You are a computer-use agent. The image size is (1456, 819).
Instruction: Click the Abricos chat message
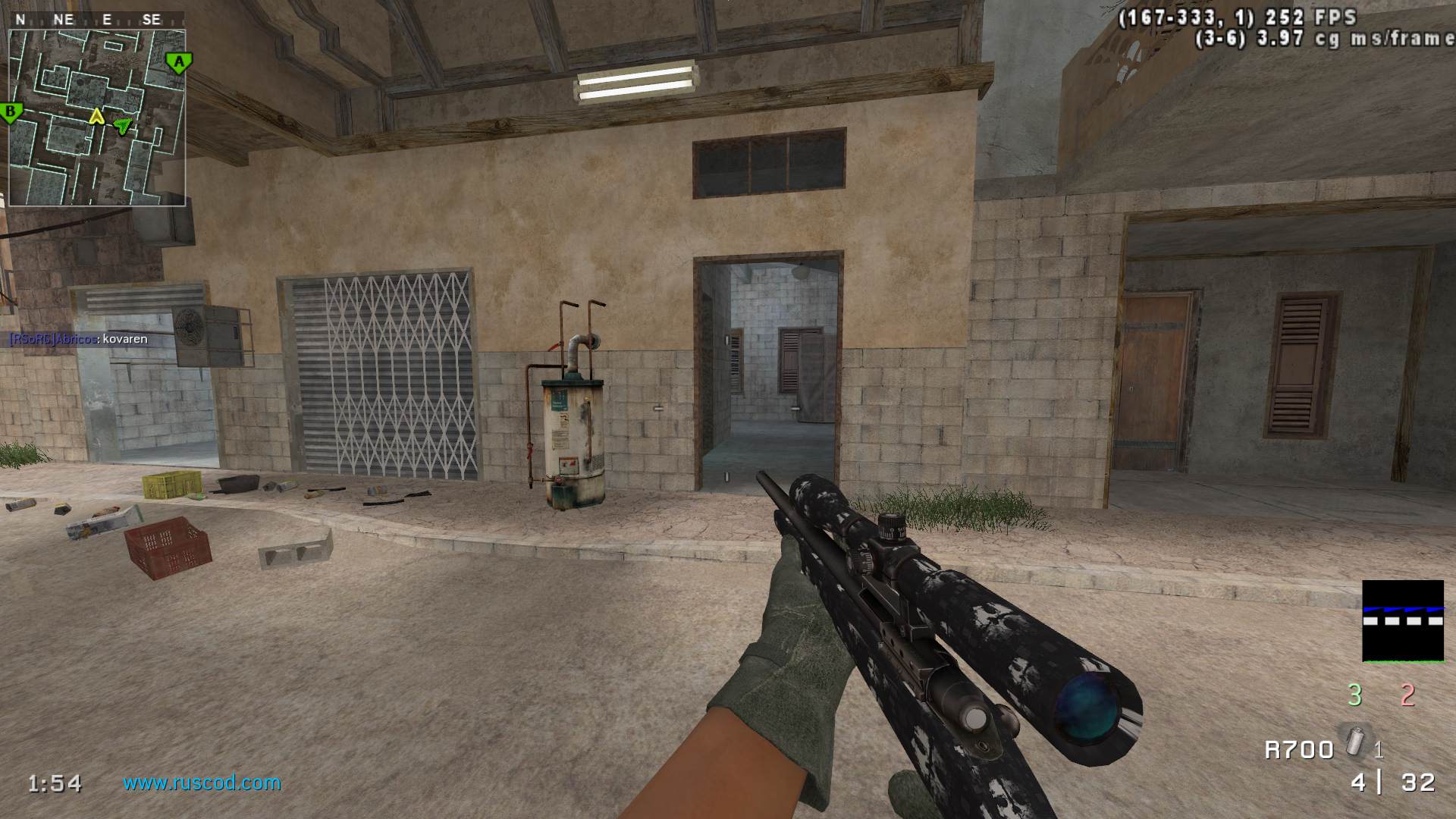tap(78, 339)
